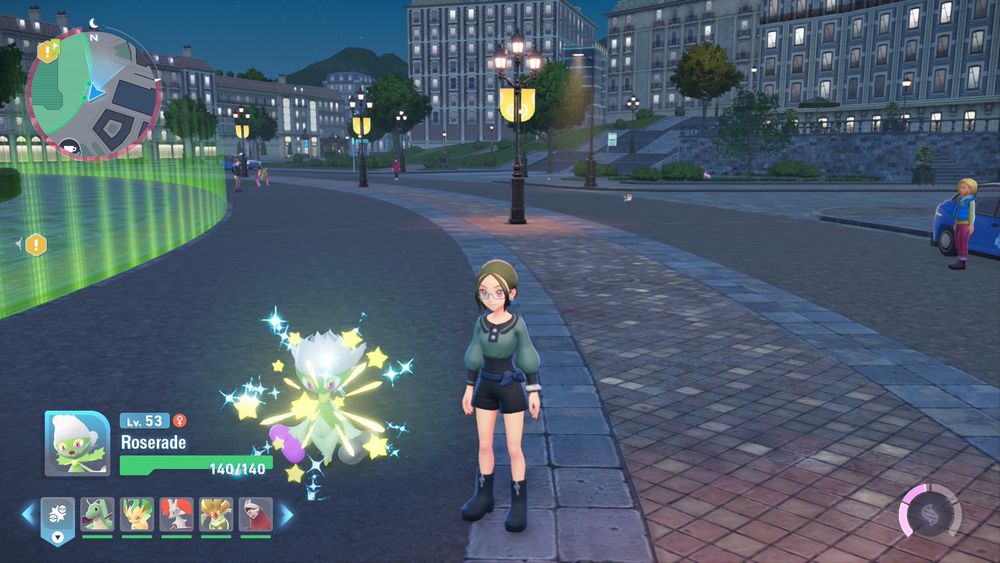Click the pink circular gauge icon
Screen dimensions: 1000x563
click(929, 511)
